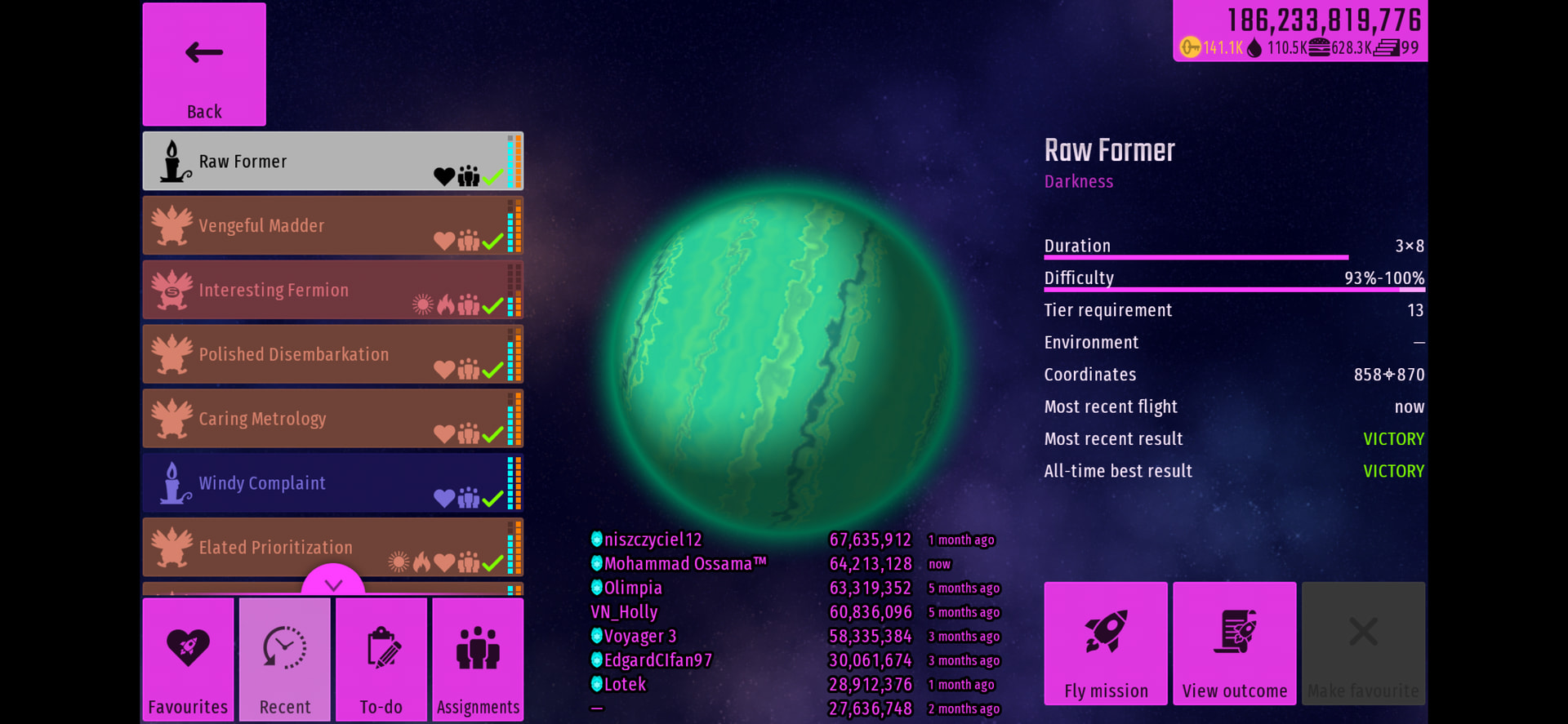Open the To-do tab
1568x724 pixels.
coord(381,660)
